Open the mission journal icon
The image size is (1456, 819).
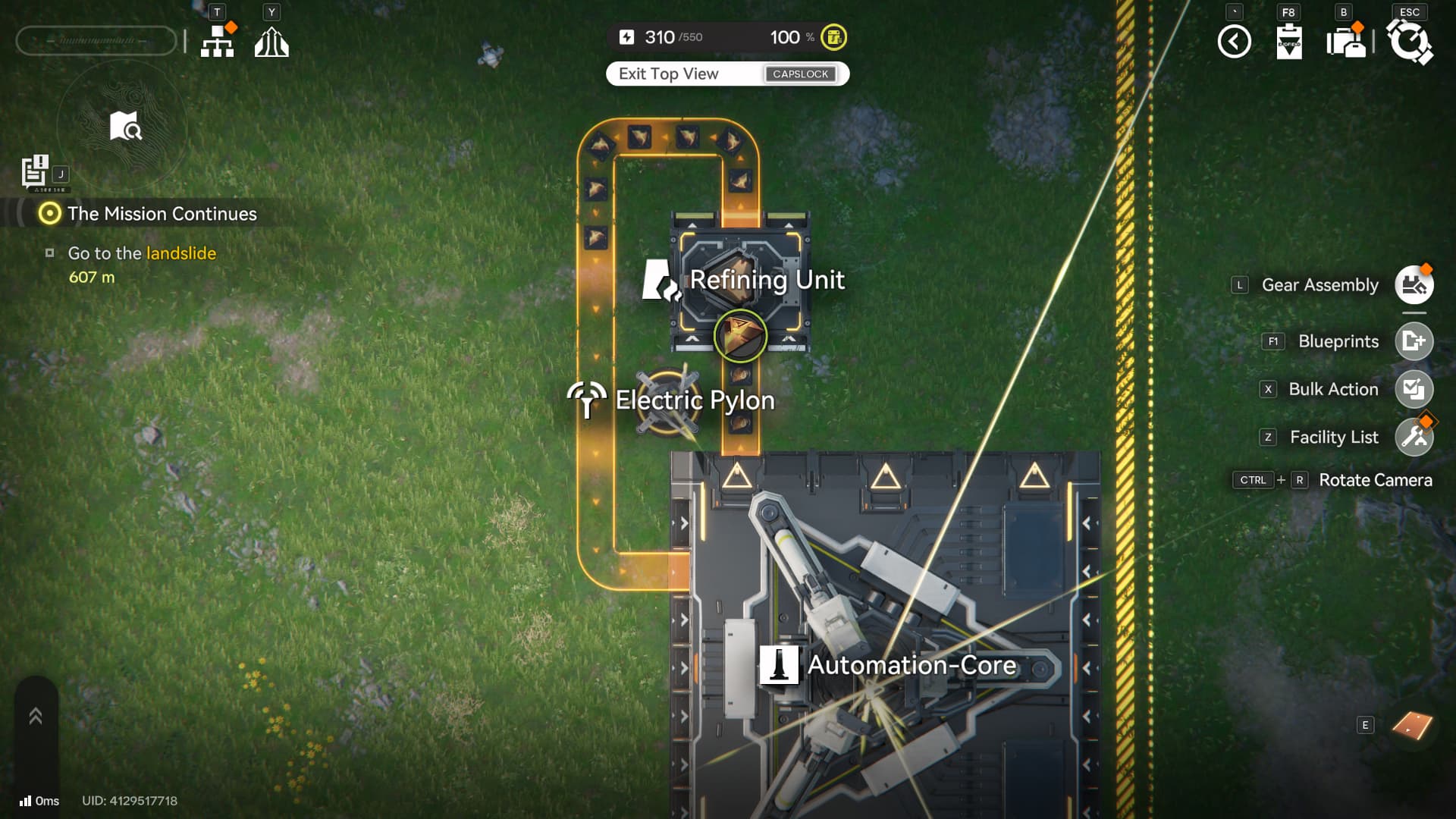click(35, 171)
